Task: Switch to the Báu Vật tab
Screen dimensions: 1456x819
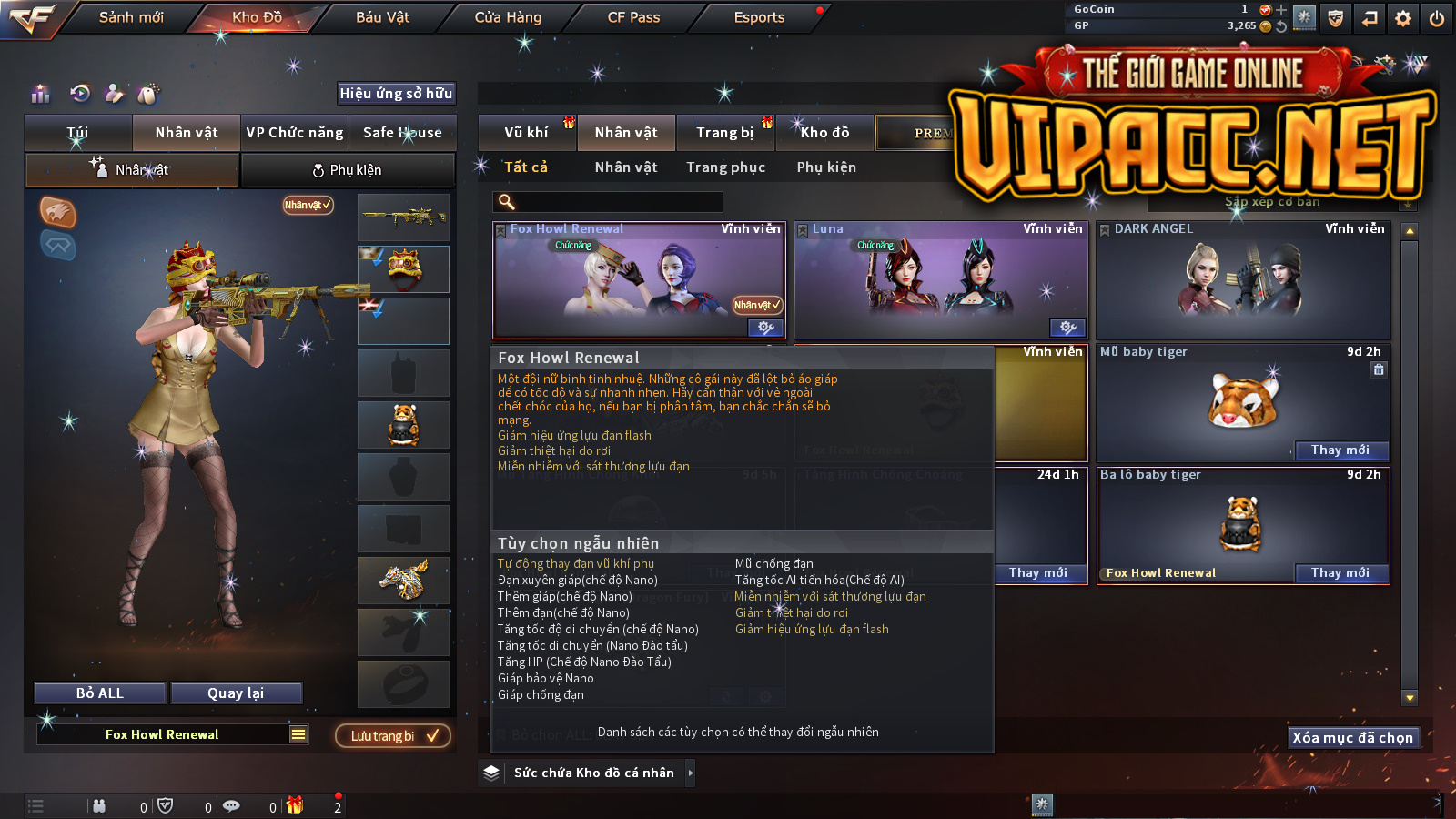Action: (x=382, y=17)
